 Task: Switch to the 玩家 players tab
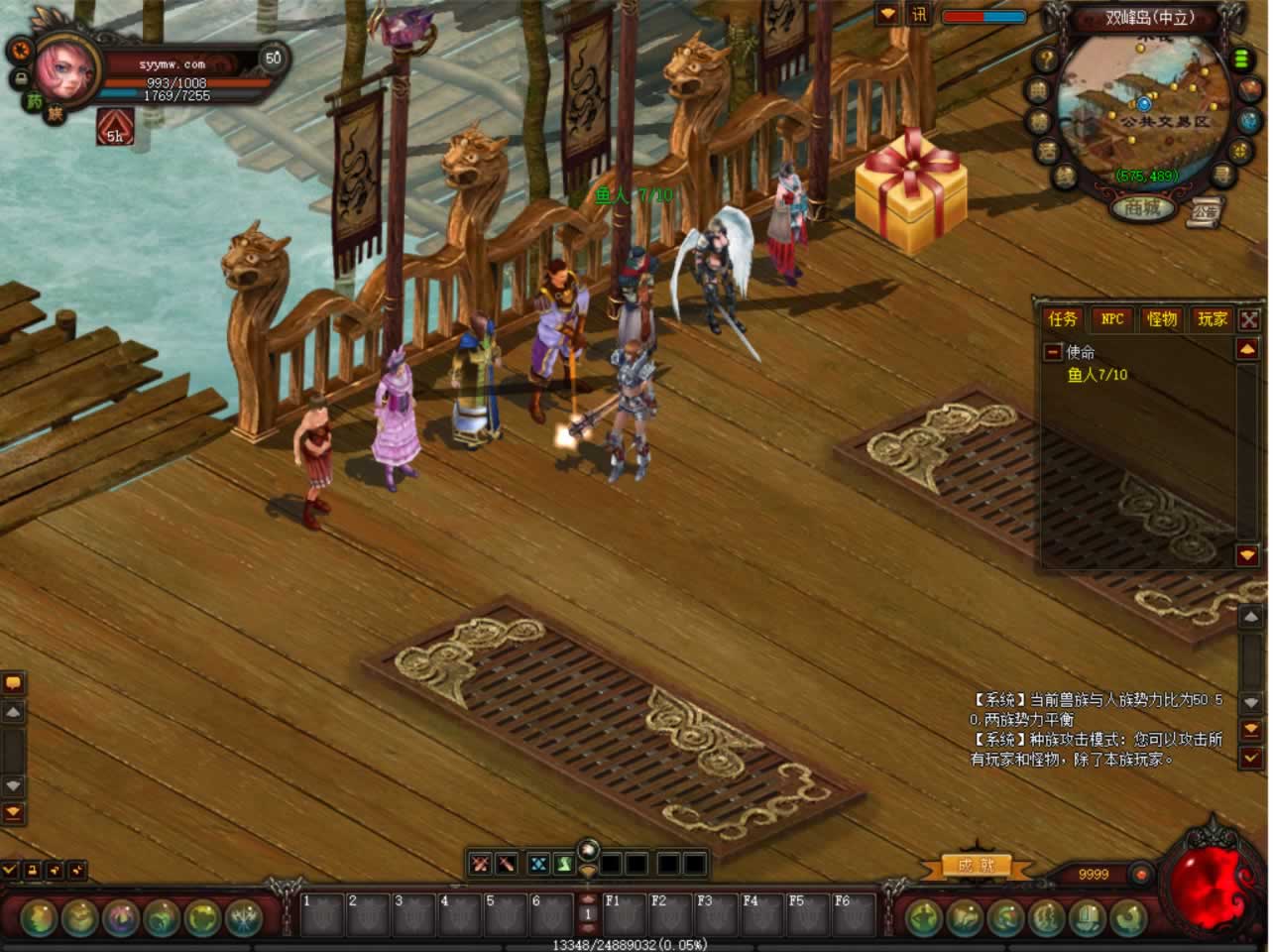(x=1212, y=318)
